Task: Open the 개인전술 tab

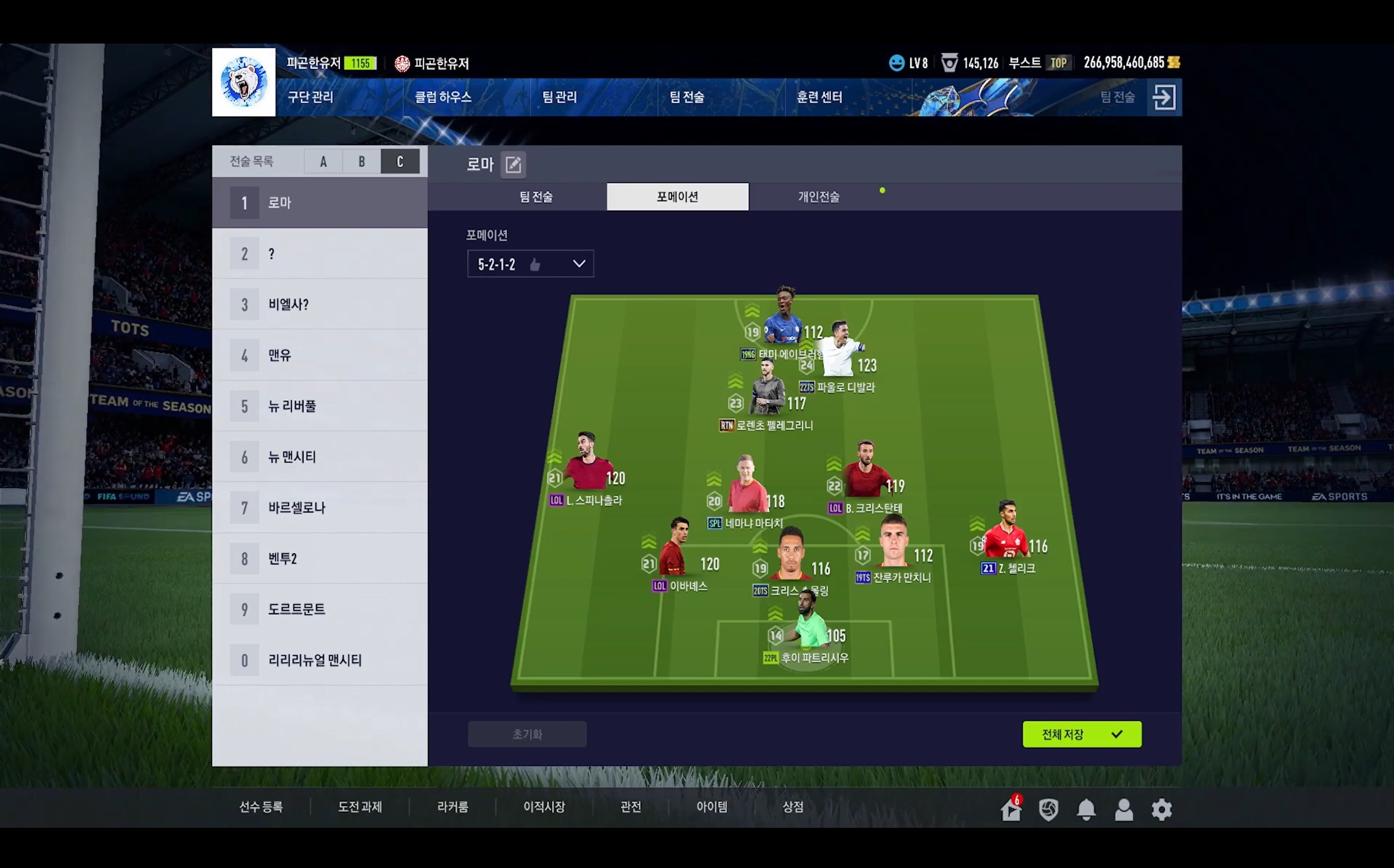Action: tap(819, 197)
